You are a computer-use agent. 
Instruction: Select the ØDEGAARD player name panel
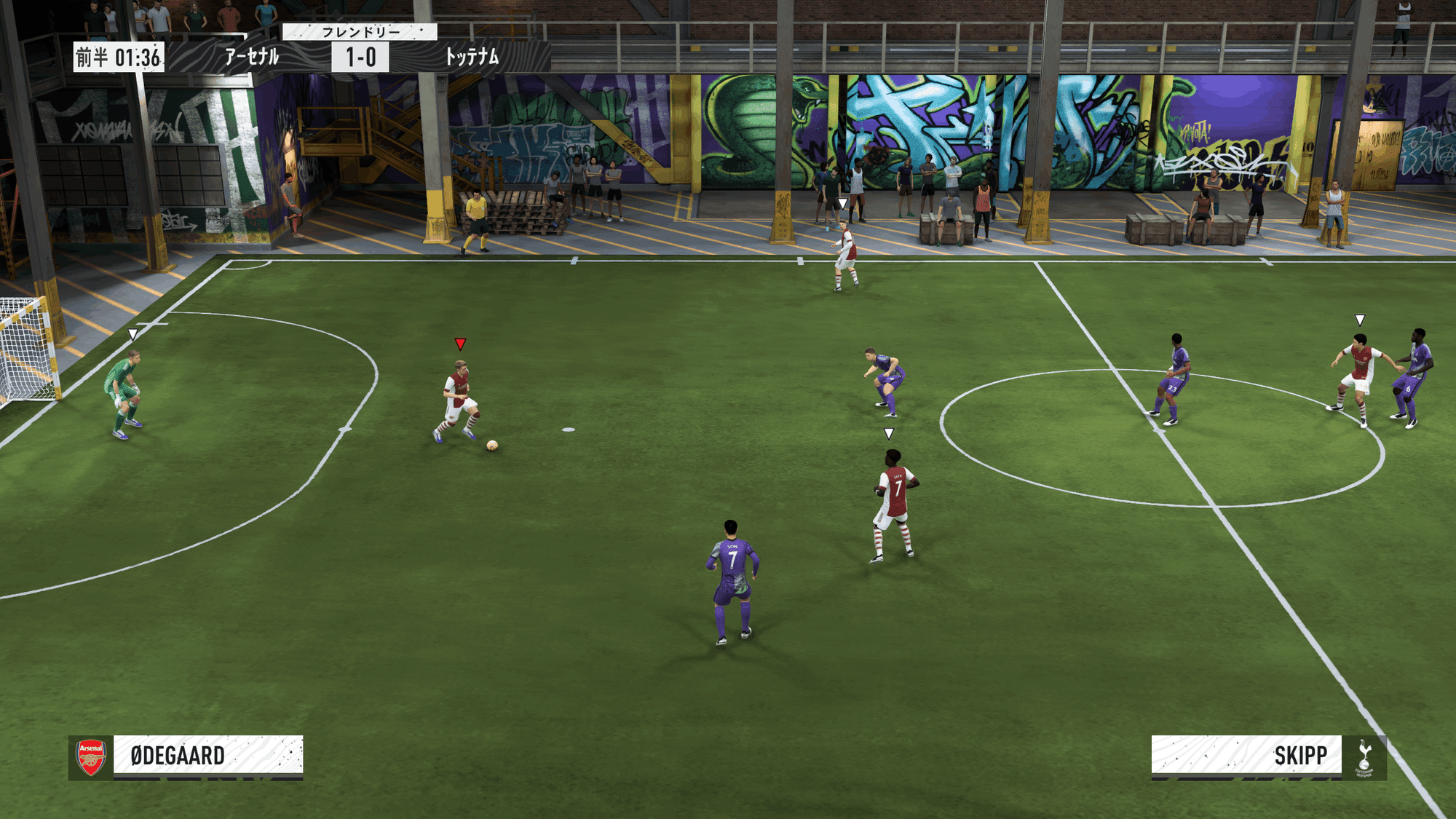208,755
